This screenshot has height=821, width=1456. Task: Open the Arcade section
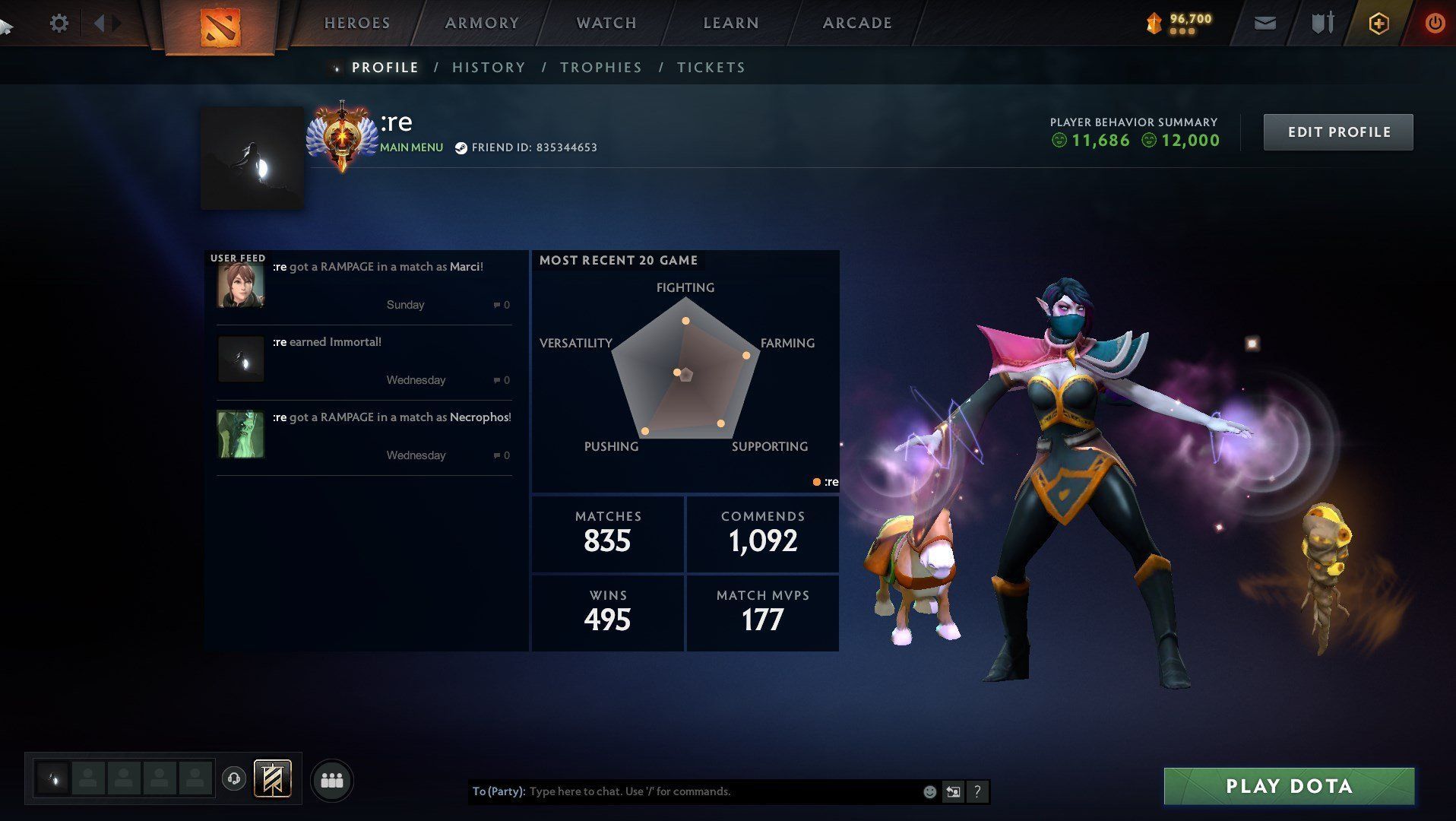click(x=857, y=24)
